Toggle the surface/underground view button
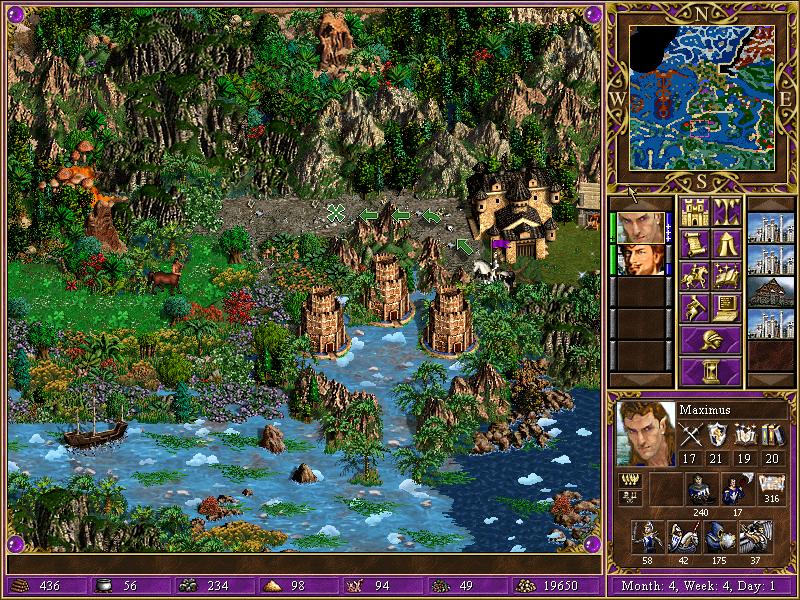The width and height of the screenshot is (800, 600). coord(727,213)
